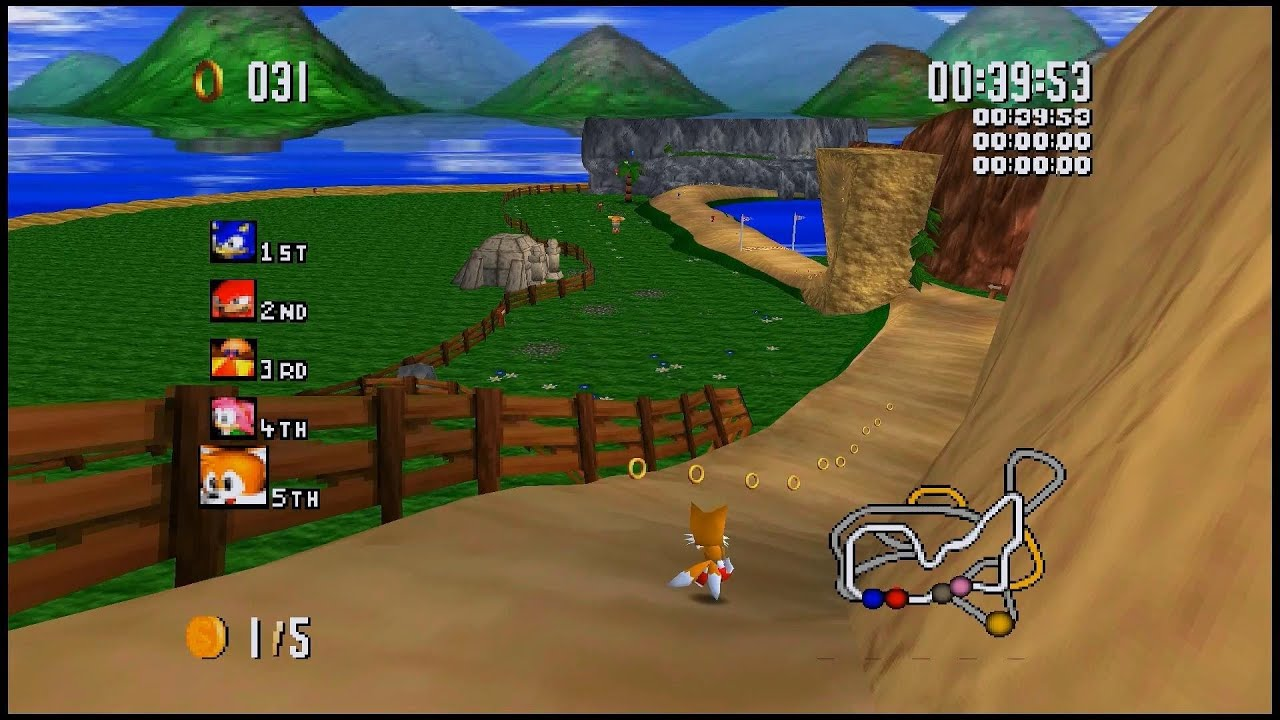Select the yellow racer dot on minimap
This screenshot has width=1280, height=720.
pos(999,624)
